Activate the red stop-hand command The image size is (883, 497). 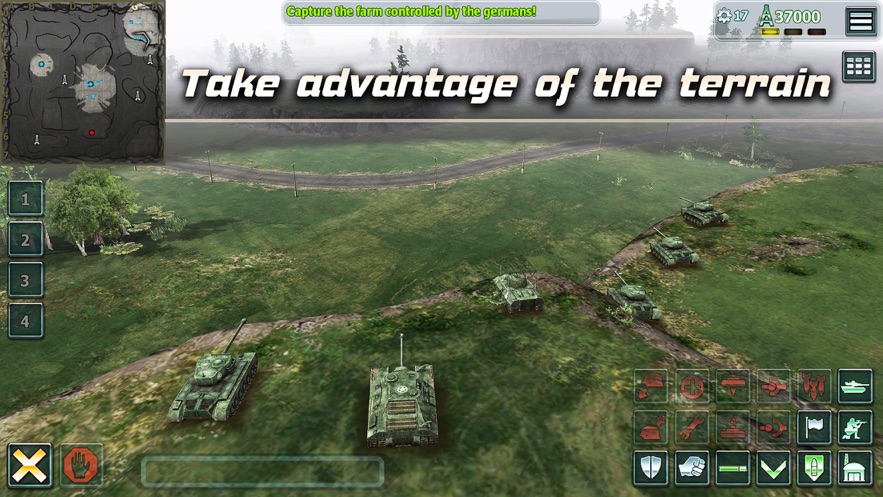[82, 465]
